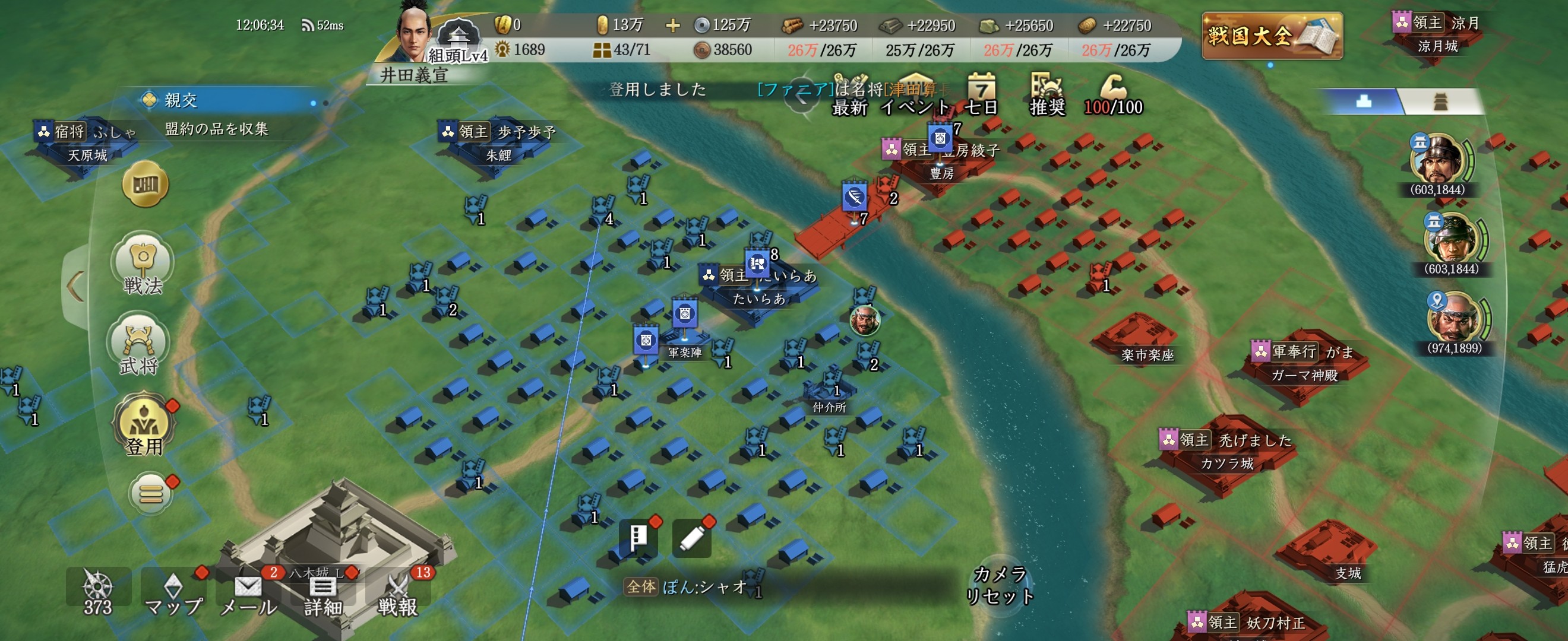Open the 推奨 recommendations icon
1568x641 pixels.
point(1047,94)
